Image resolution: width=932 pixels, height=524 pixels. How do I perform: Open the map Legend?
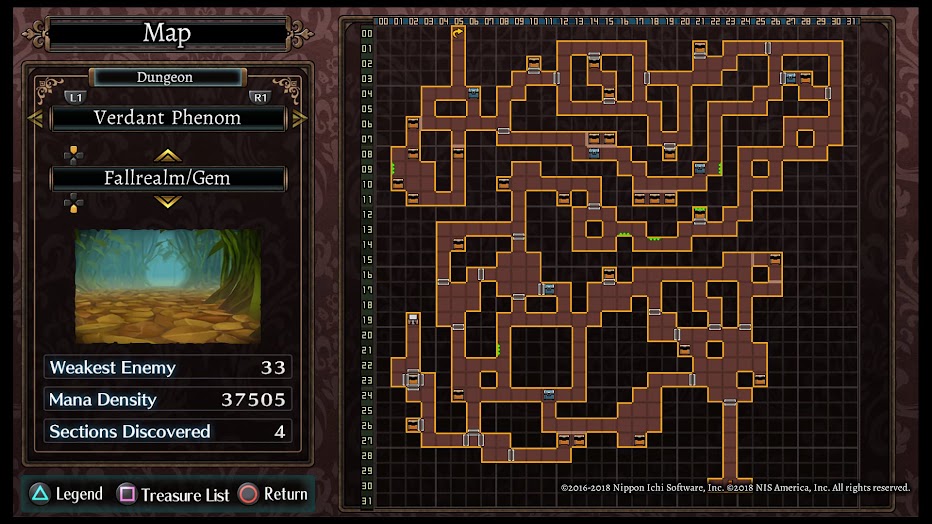coord(67,494)
